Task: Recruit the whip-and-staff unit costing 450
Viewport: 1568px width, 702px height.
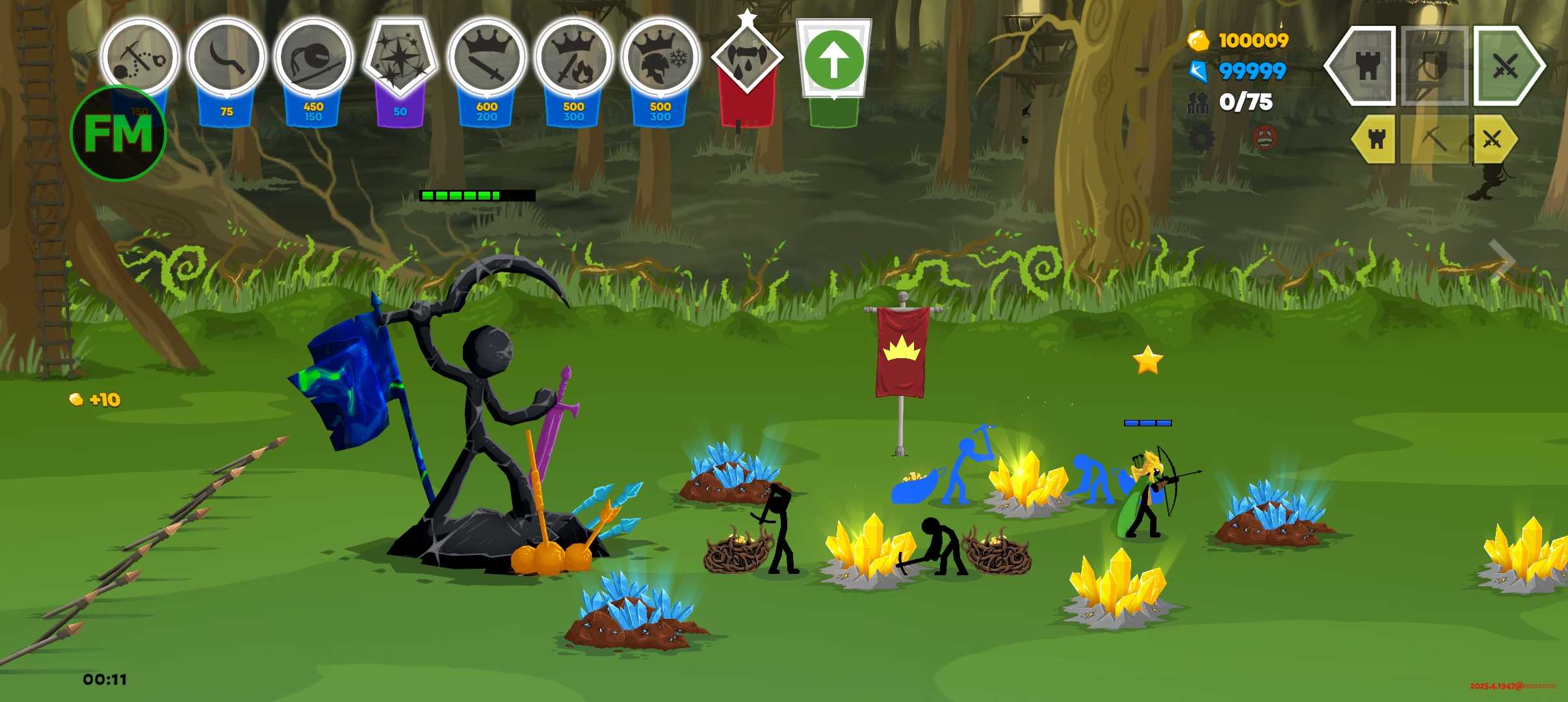Action: [x=313, y=57]
